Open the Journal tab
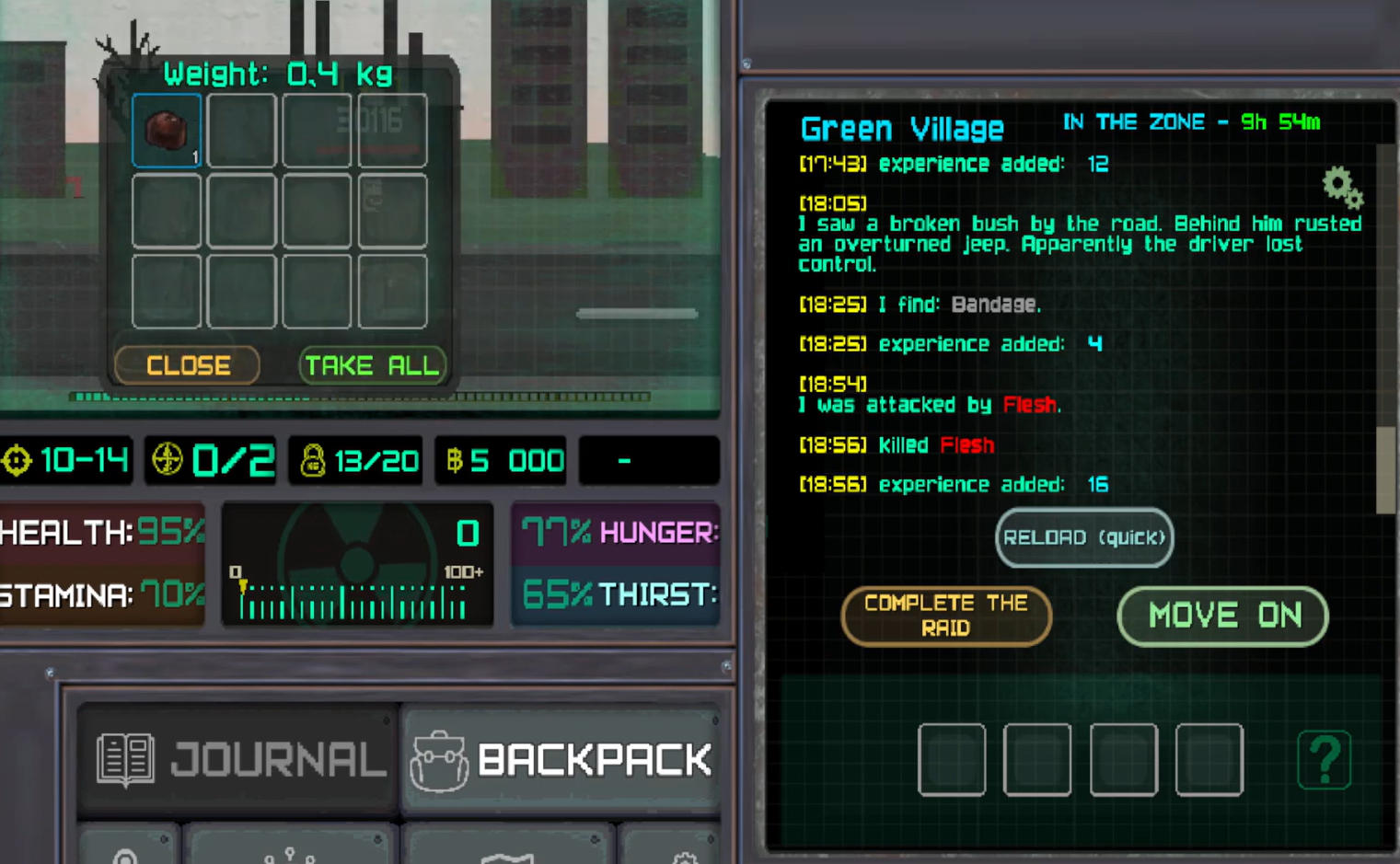 point(241,760)
